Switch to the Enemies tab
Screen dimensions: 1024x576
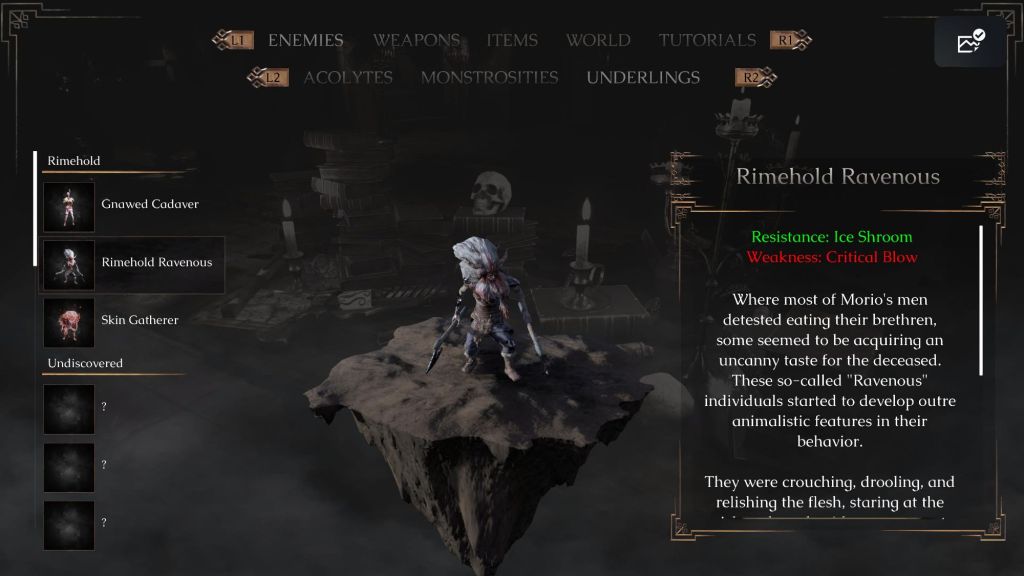point(305,41)
